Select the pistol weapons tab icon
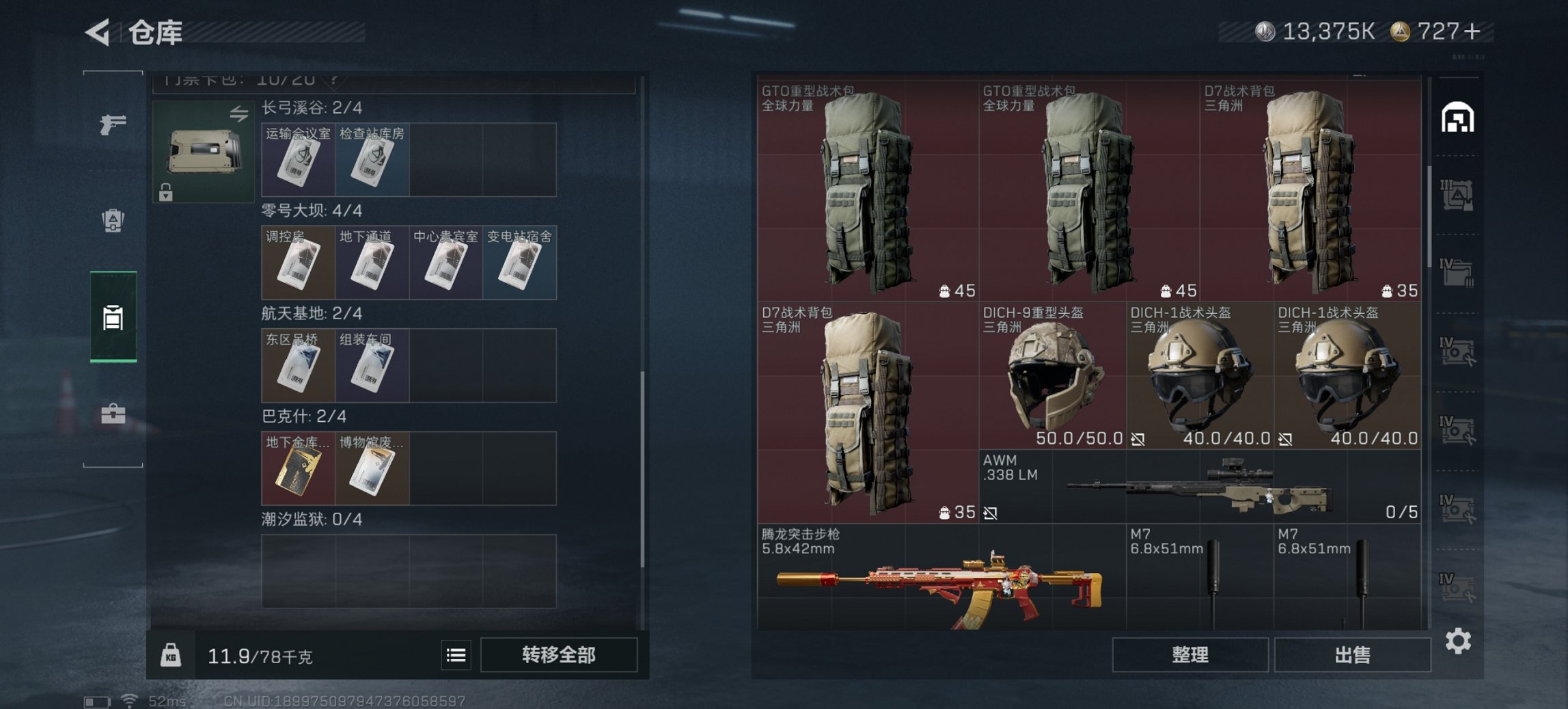This screenshot has width=1568, height=709. pos(114,124)
